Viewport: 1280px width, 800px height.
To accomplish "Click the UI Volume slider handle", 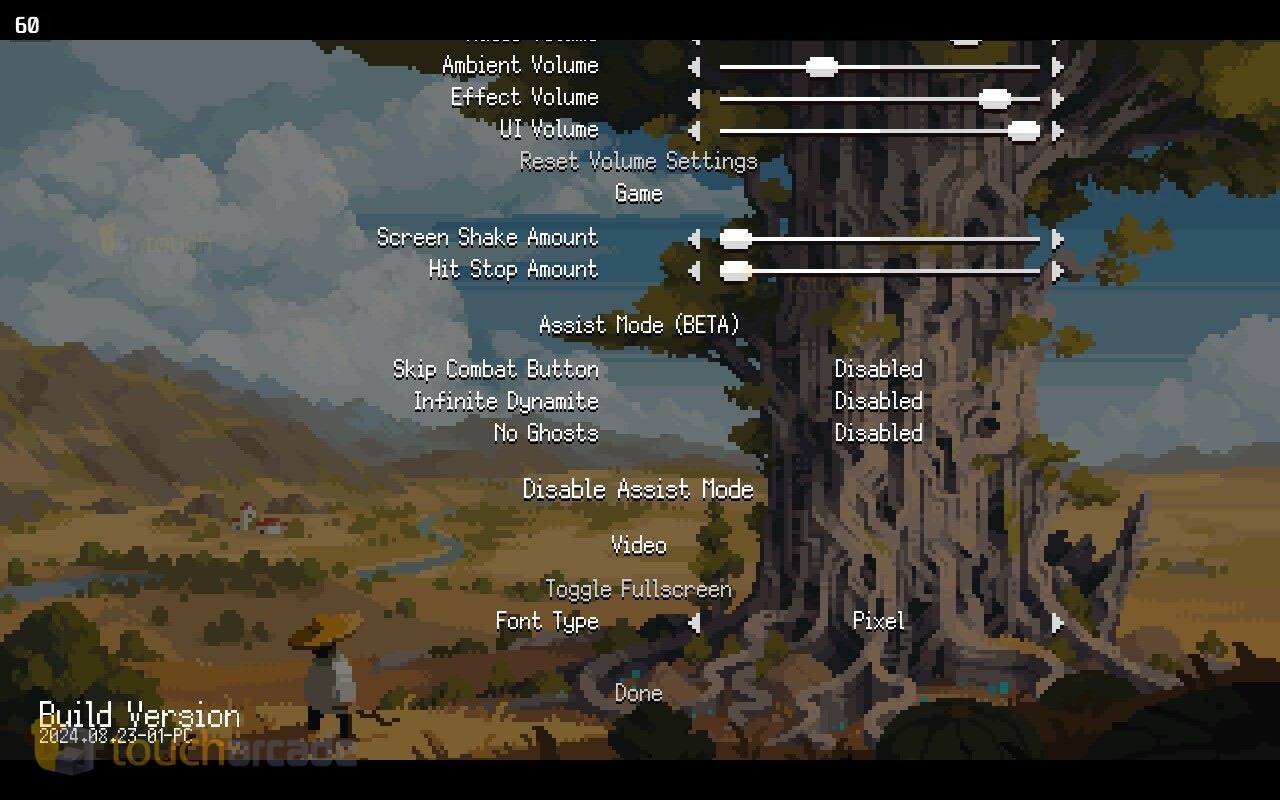I will click(1023, 131).
